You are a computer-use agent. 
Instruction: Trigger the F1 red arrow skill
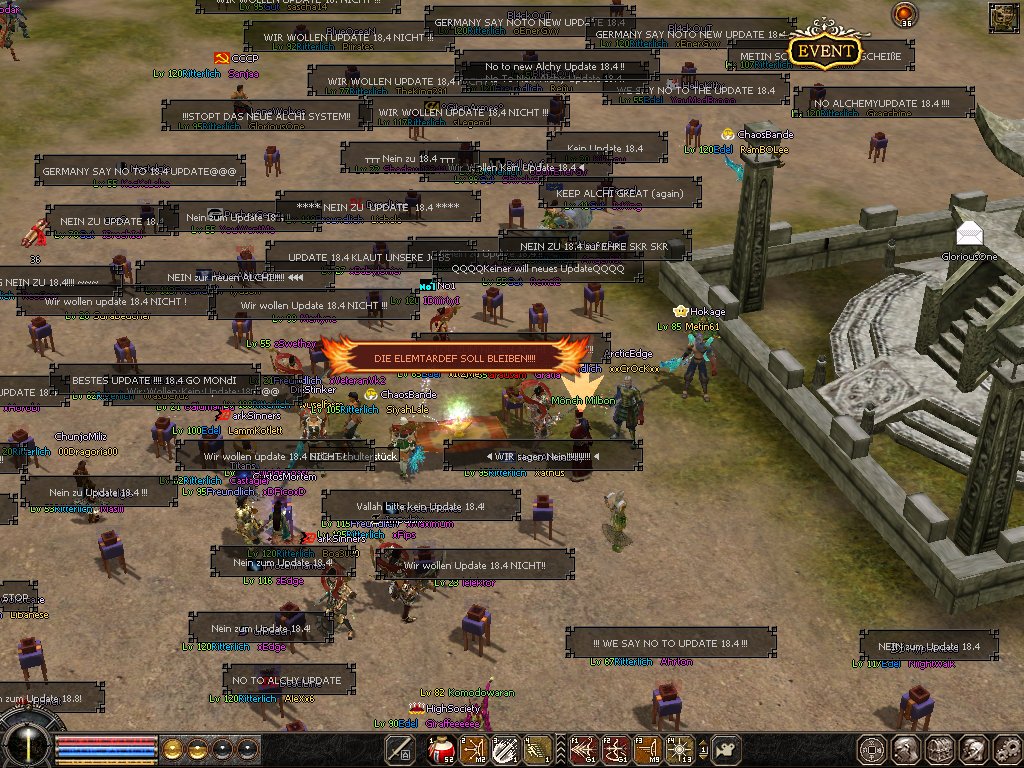585,749
